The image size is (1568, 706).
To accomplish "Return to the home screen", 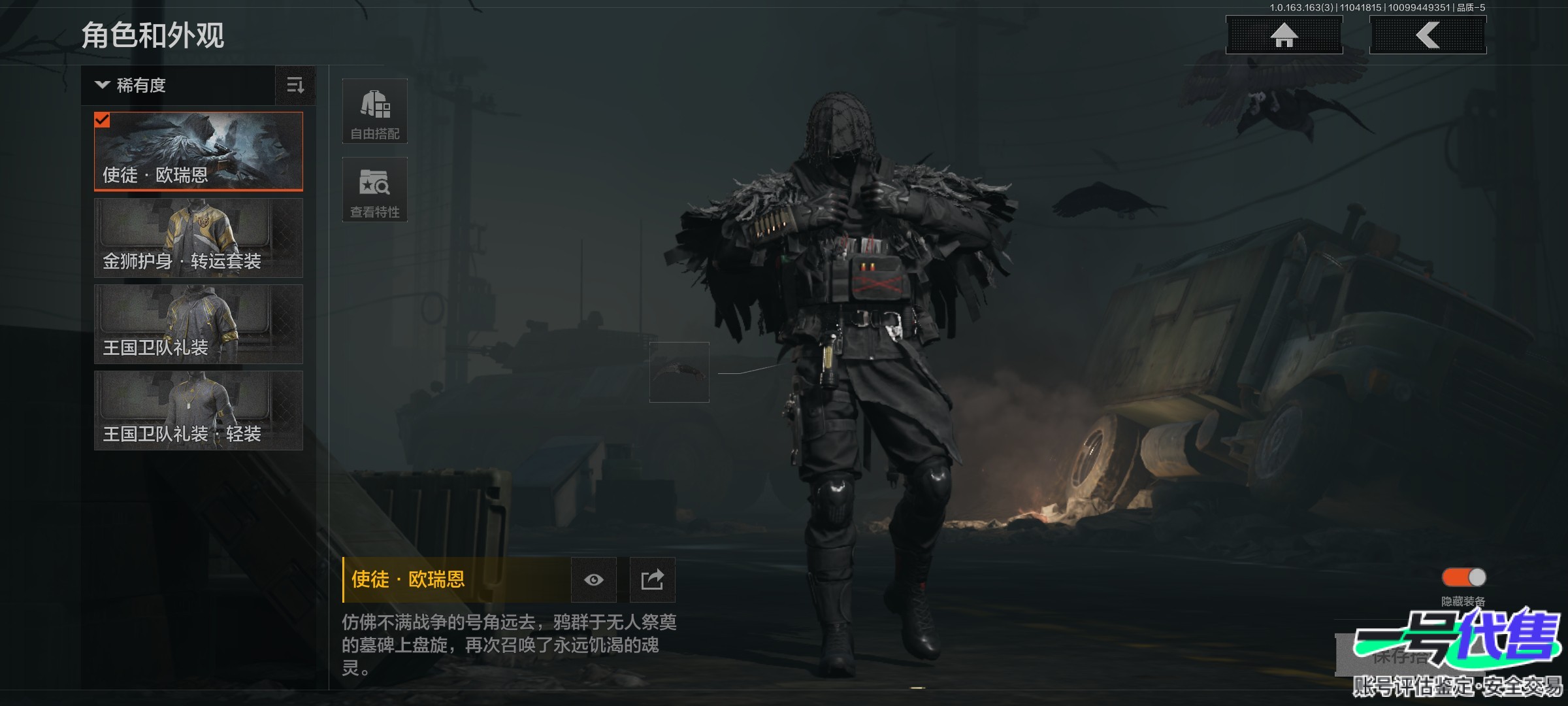I will pos(1284,35).
